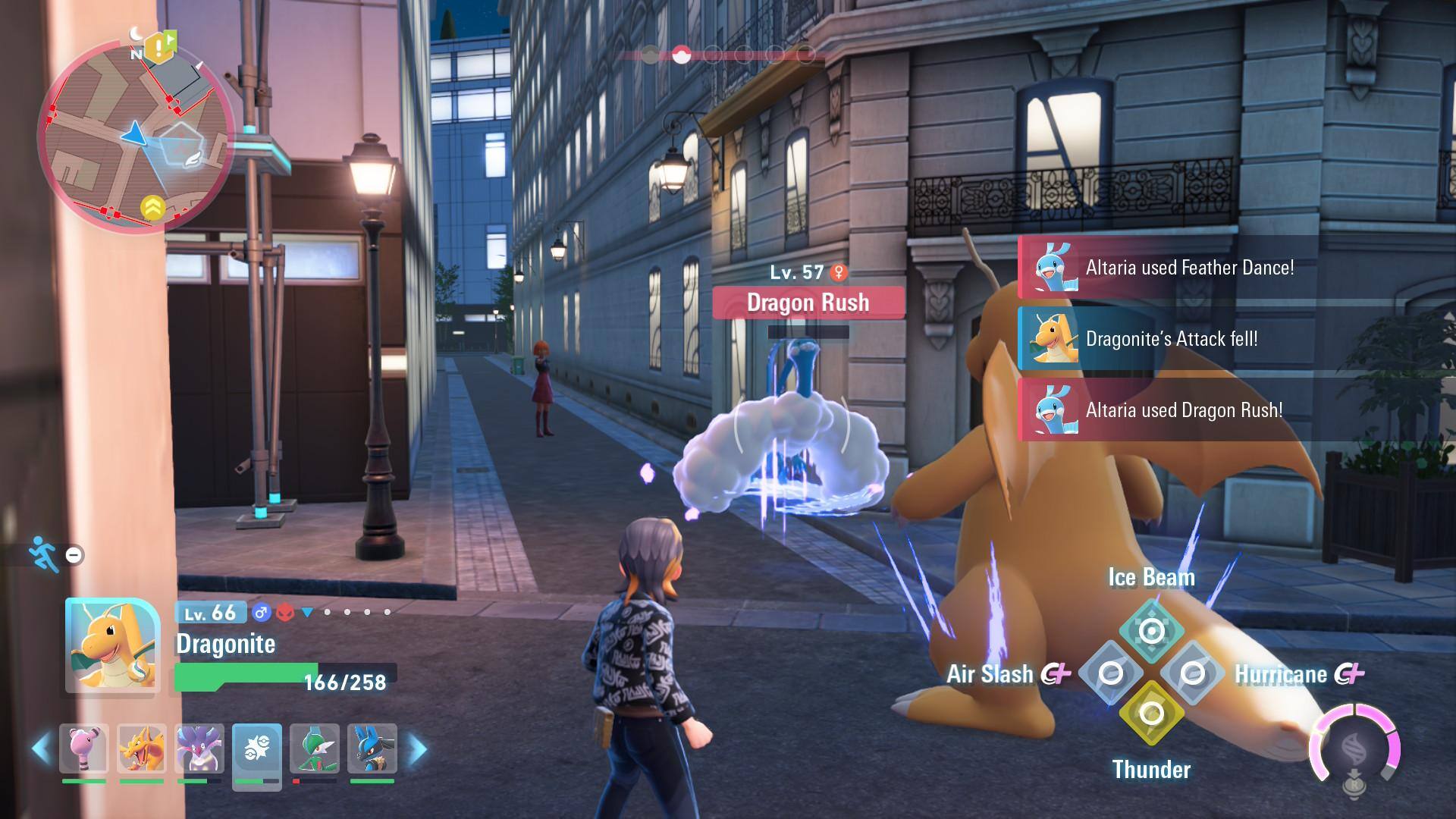Select the Hurricane move

click(x=1192, y=673)
